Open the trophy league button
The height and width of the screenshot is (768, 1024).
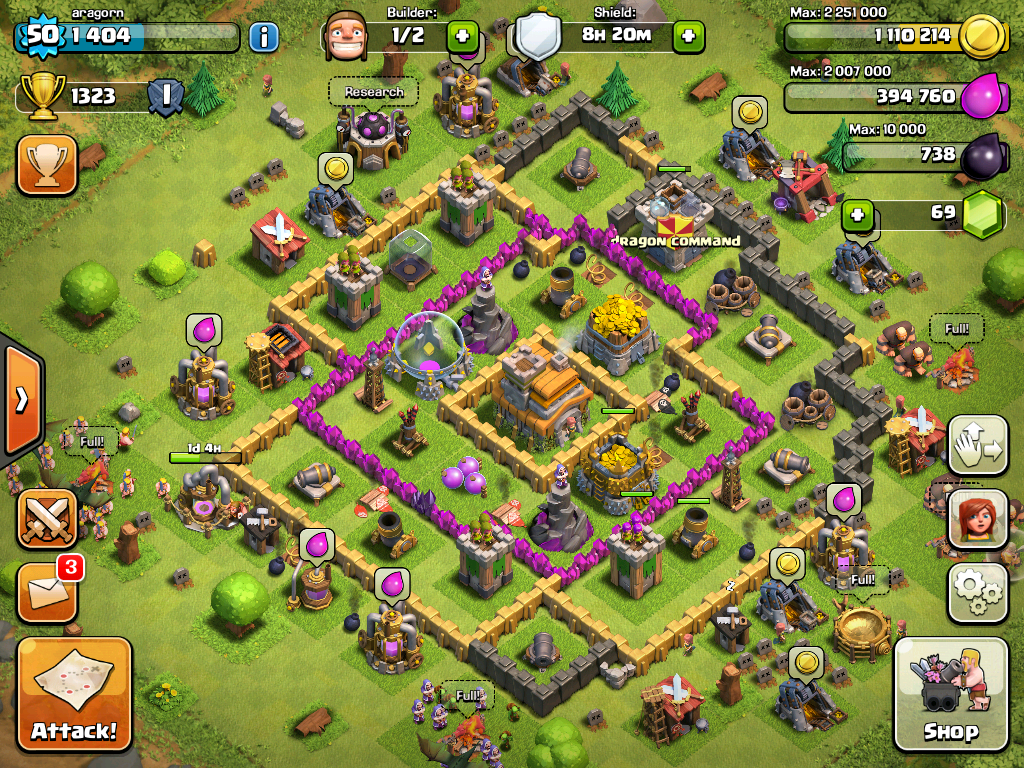pyautogui.click(x=47, y=165)
